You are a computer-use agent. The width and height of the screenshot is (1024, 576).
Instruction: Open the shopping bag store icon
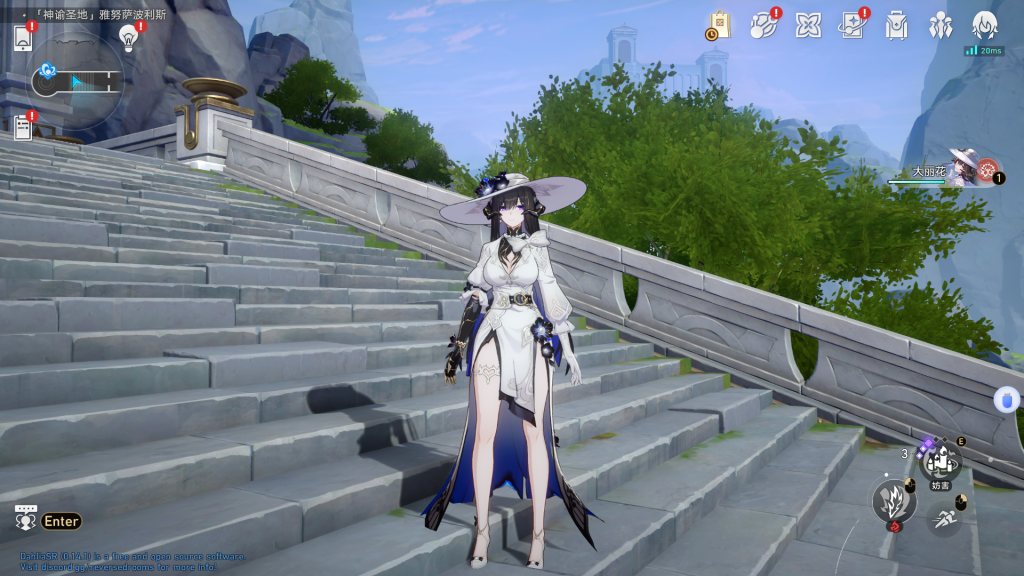point(719,25)
